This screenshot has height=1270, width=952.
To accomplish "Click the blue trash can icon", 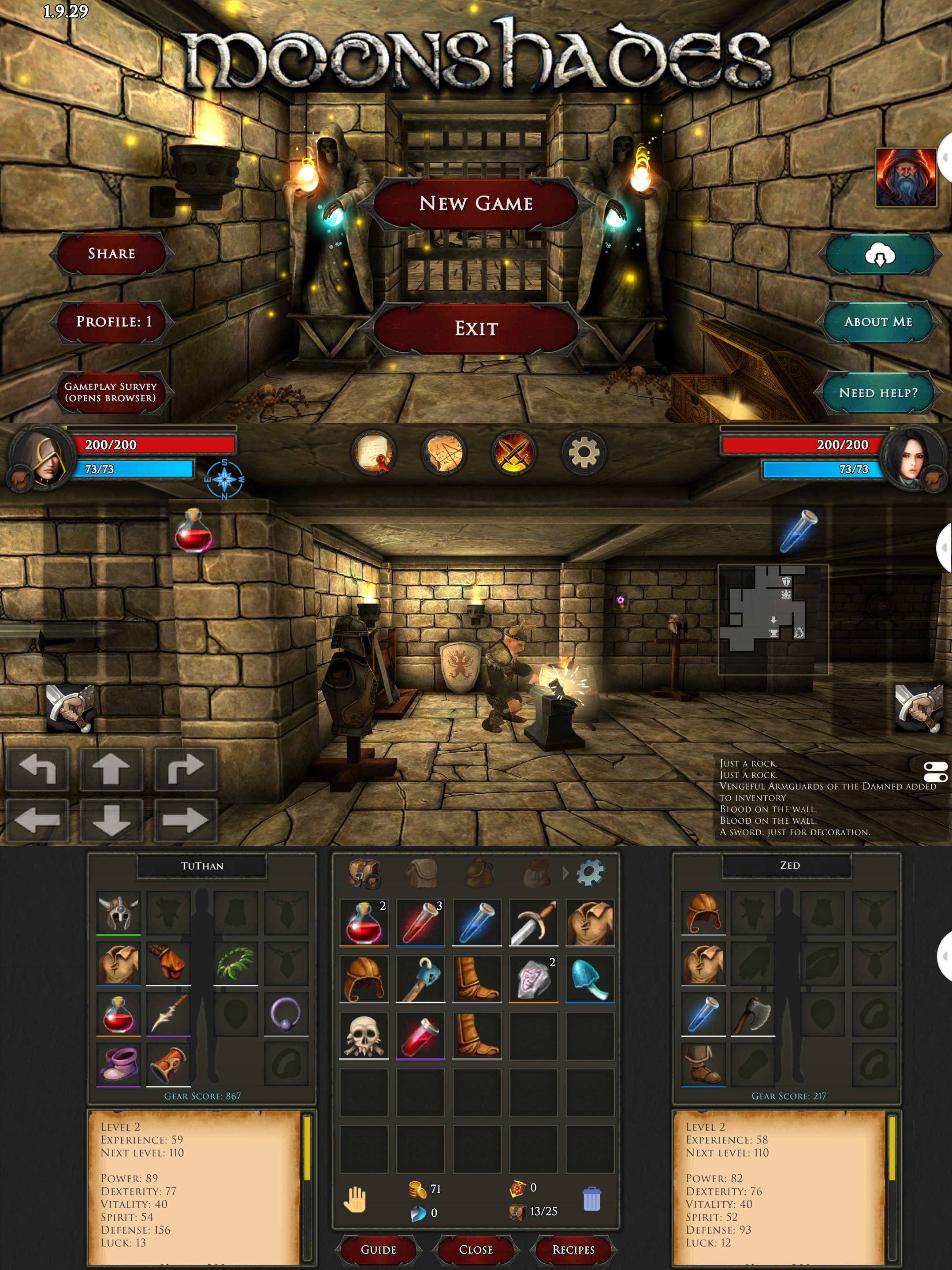I will [x=591, y=1199].
